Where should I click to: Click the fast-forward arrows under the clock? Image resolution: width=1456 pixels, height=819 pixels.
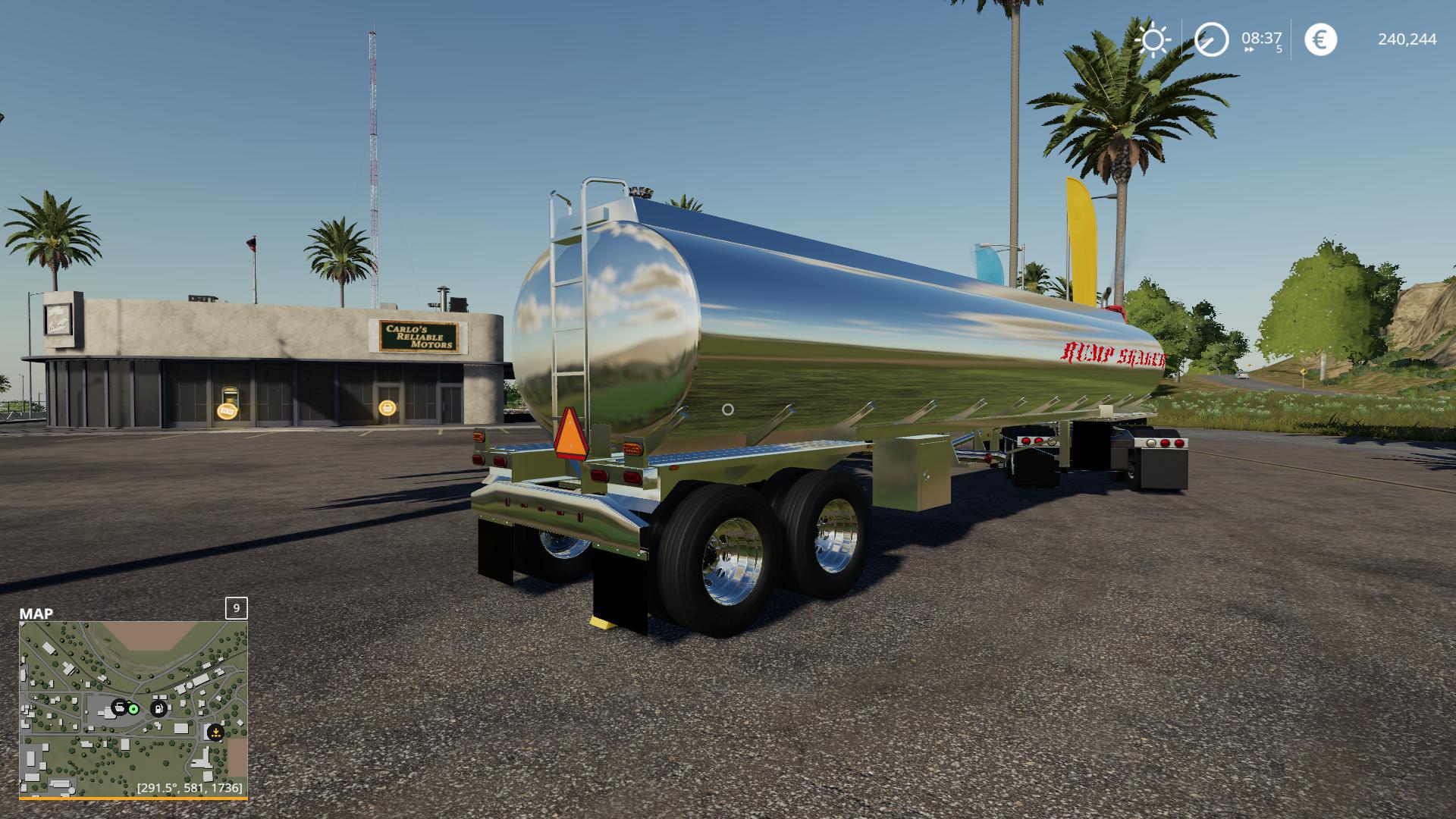click(x=1250, y=49)
